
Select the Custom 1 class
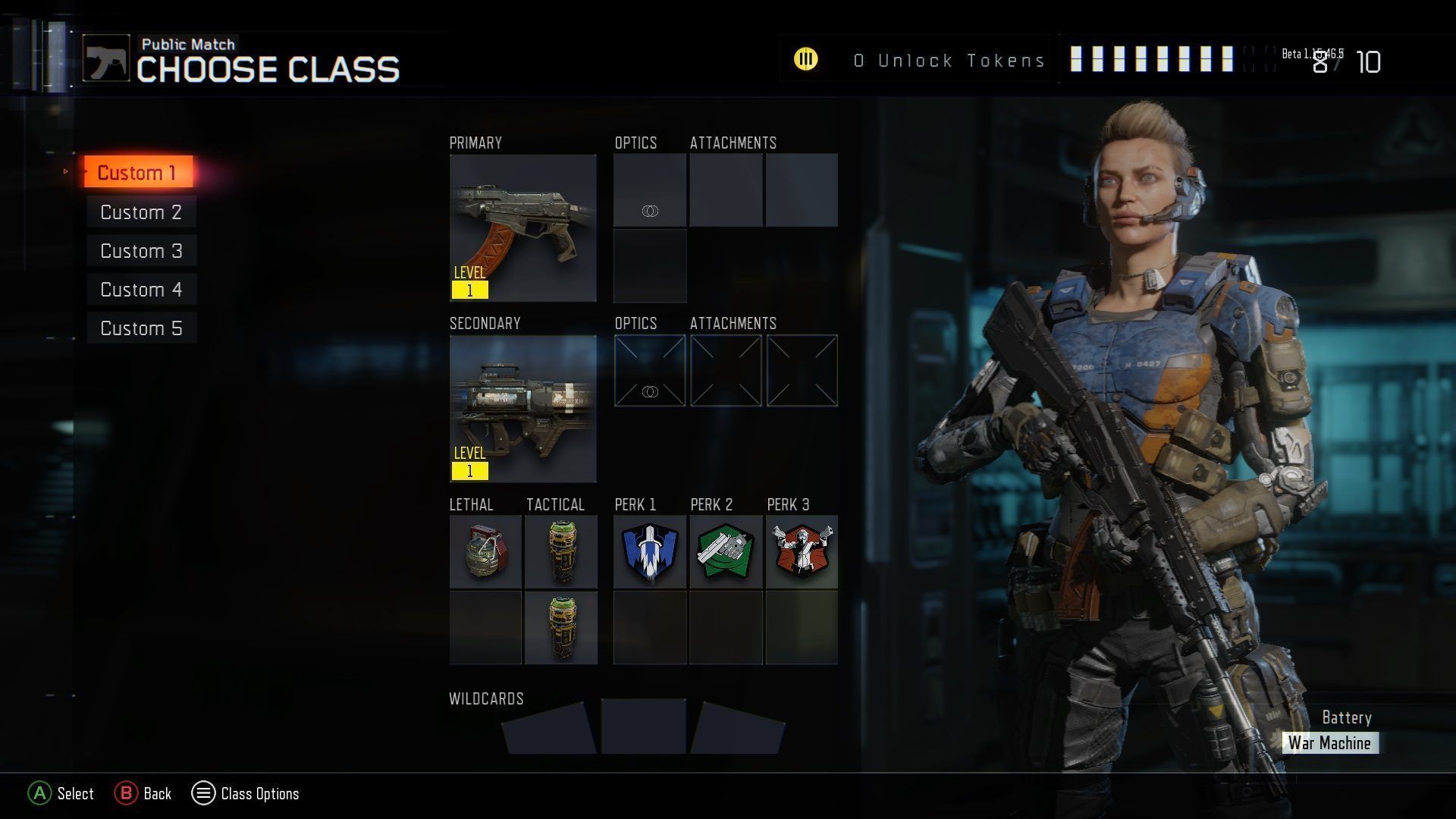tap(137, 173)
